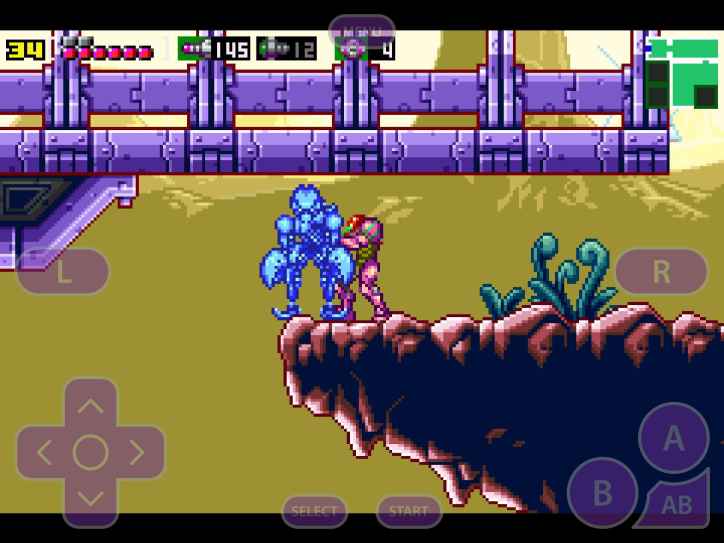
Task: Select the power bomb icon showing 4
Action: pos(351,48)
